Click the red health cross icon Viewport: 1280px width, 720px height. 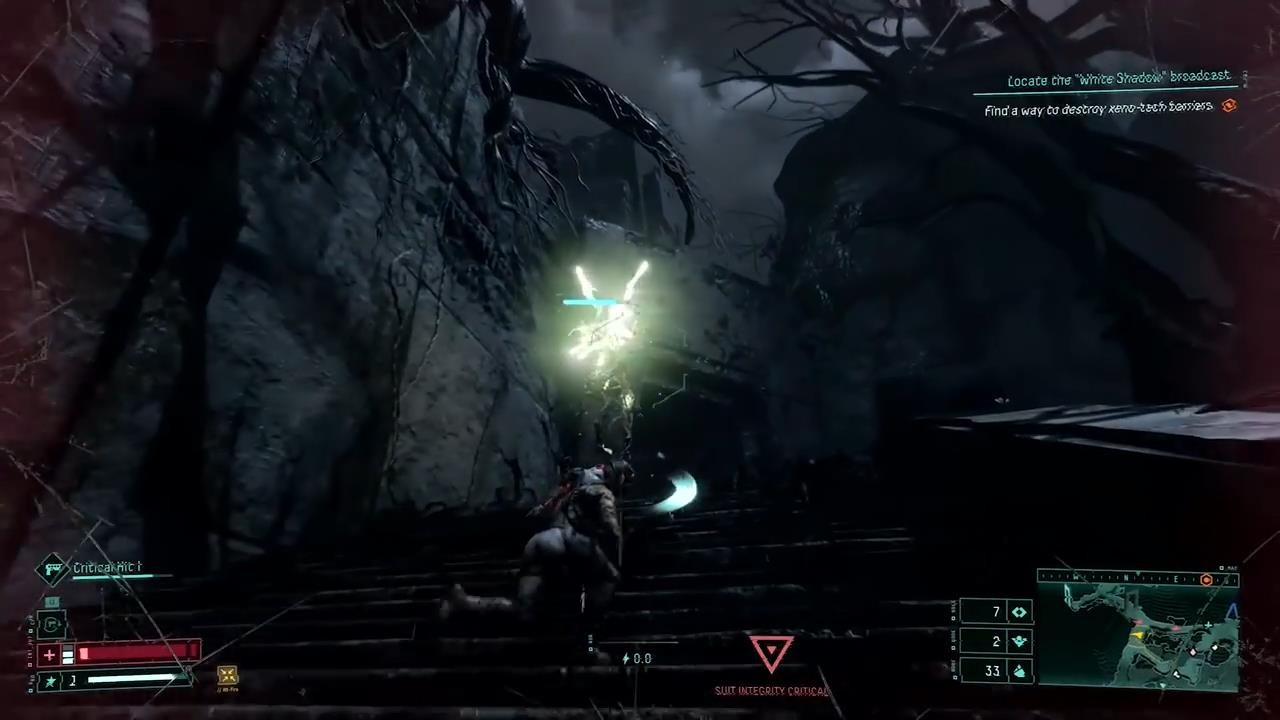coord(49,655)
